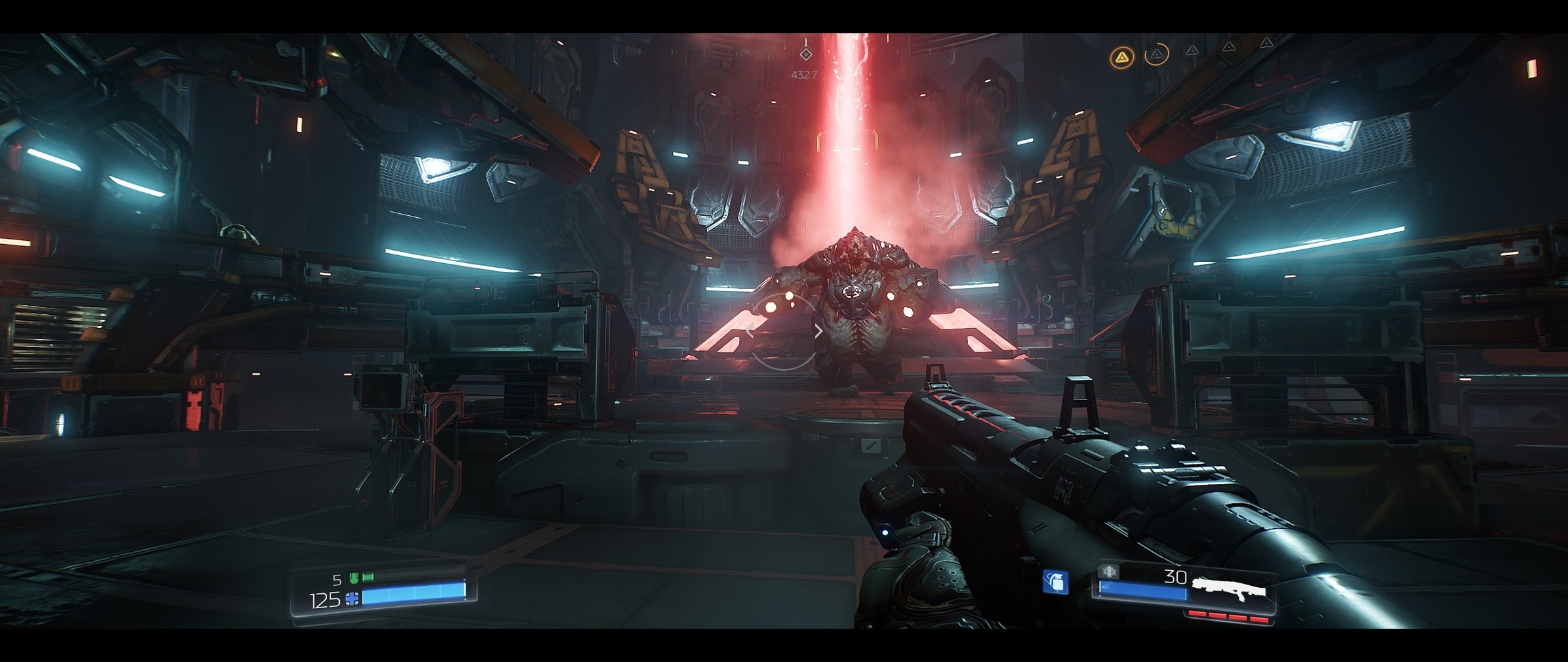Click the white shotgun weapon icon
This screenshot has width=1568, height=662.
tap(1228, 588)
